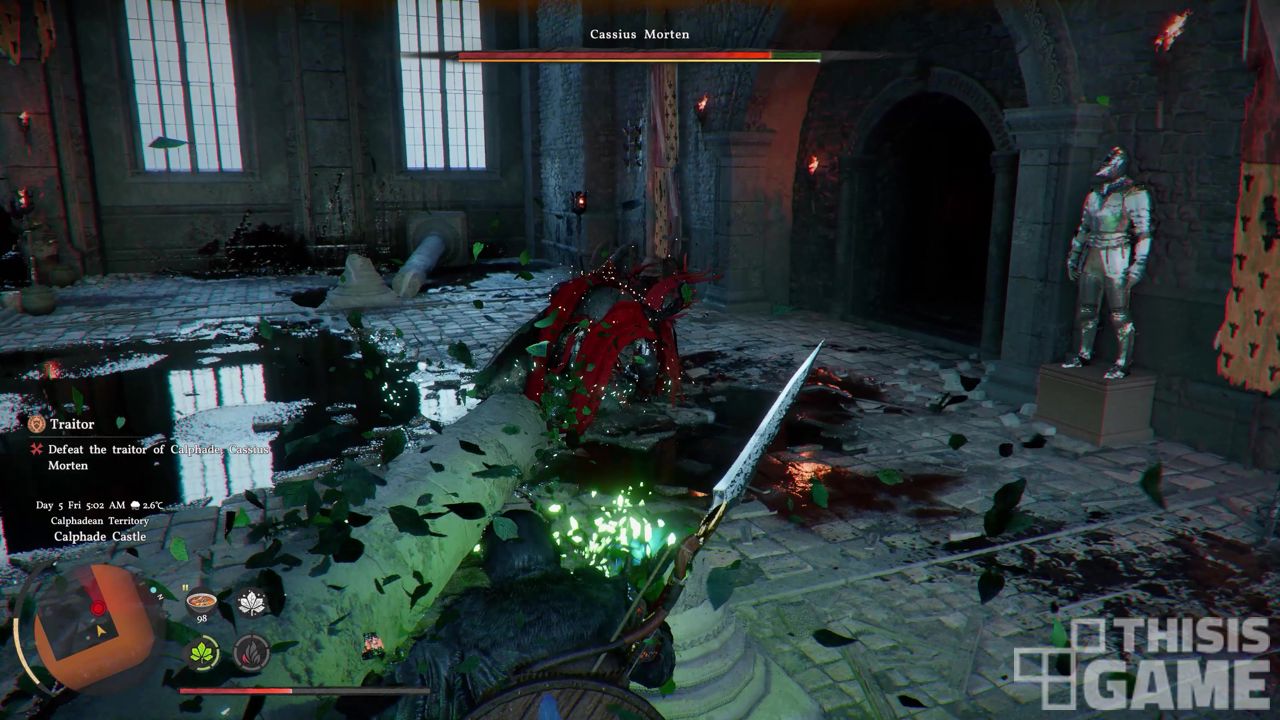Click the red boss marker on minimap
Viewport: 1280px width, 720px height.
[98, 608]
